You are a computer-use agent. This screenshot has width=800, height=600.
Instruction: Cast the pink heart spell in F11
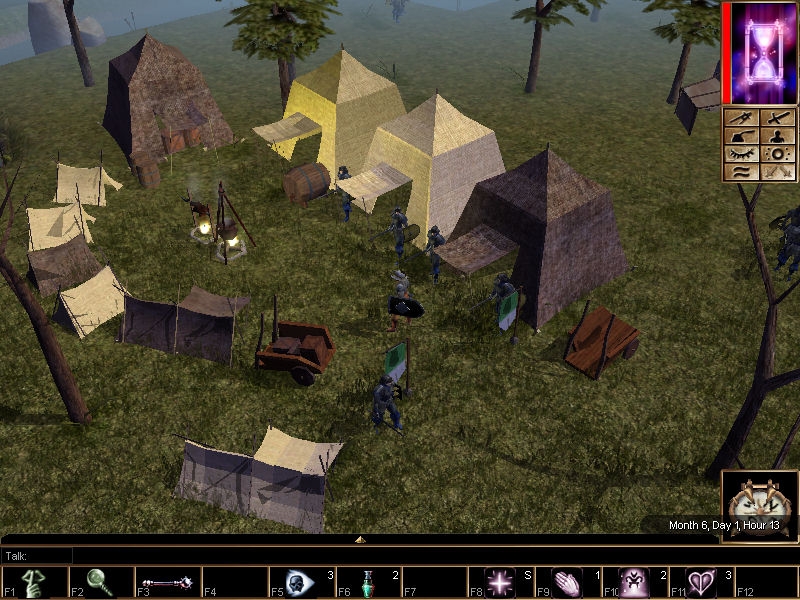point(700,582)
